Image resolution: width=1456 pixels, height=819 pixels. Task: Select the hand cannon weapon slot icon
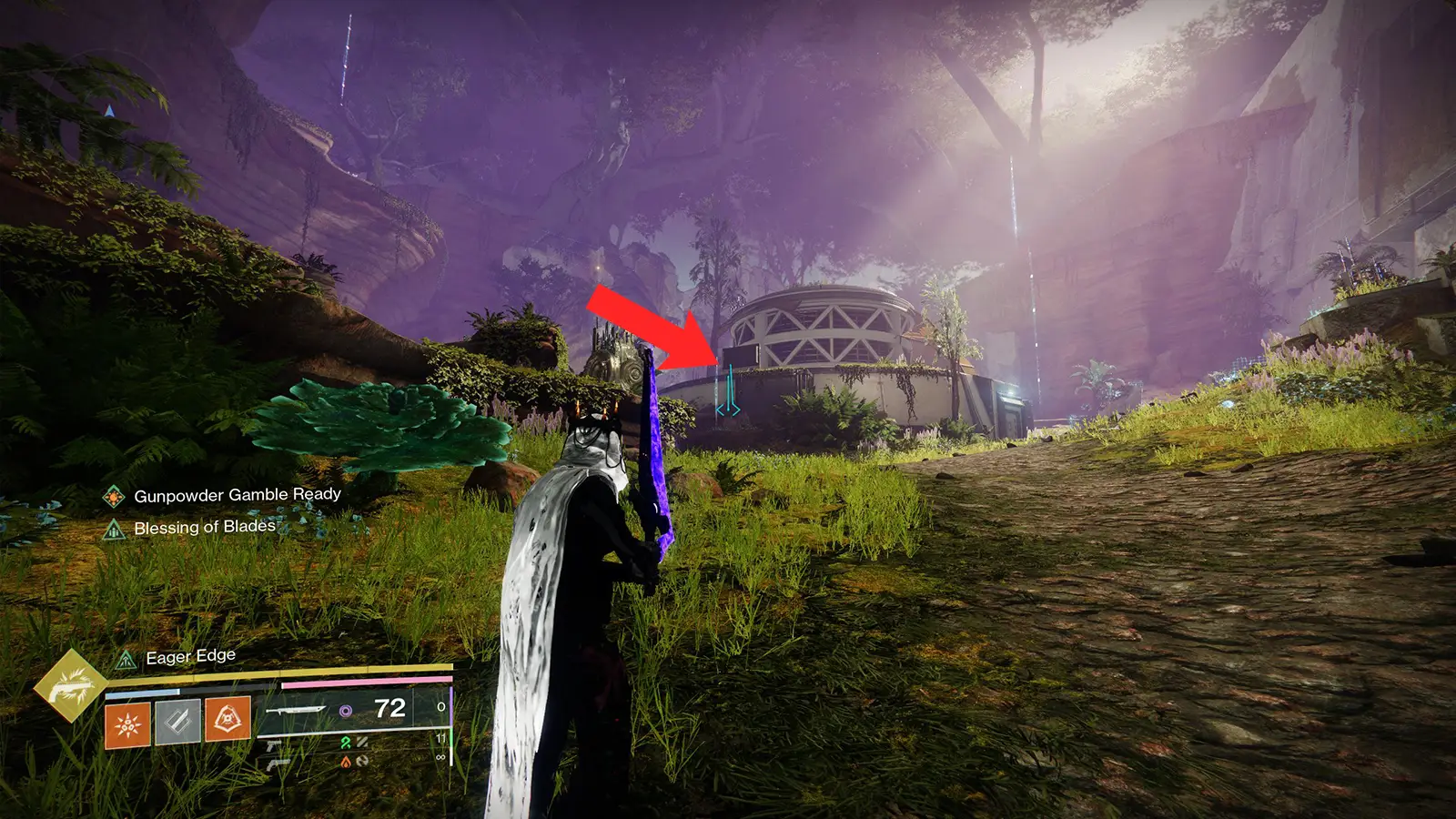[x=278, y=763]
